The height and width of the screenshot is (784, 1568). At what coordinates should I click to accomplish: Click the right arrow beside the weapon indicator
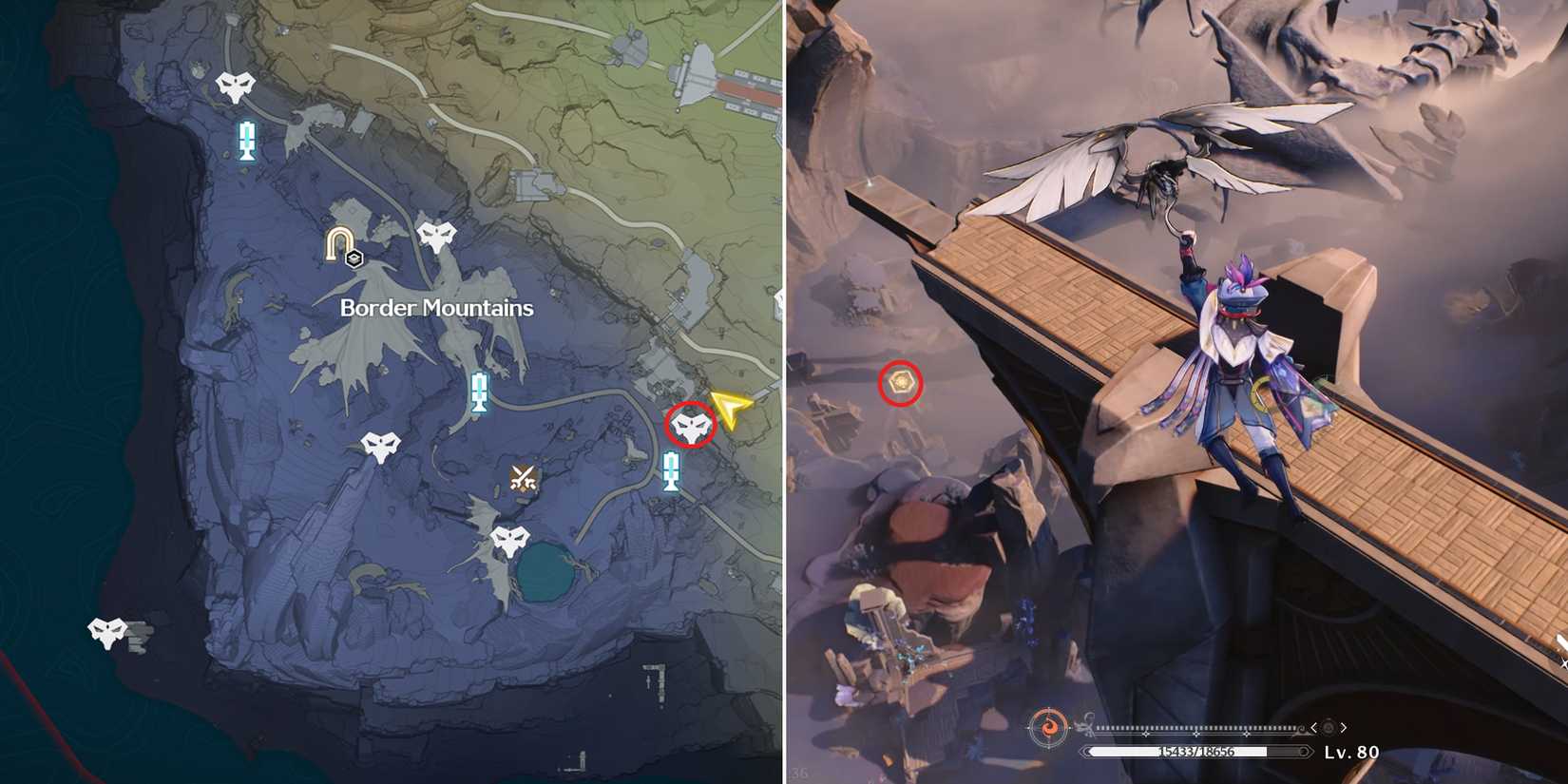pyautogui.click(x=1343, y=727)
